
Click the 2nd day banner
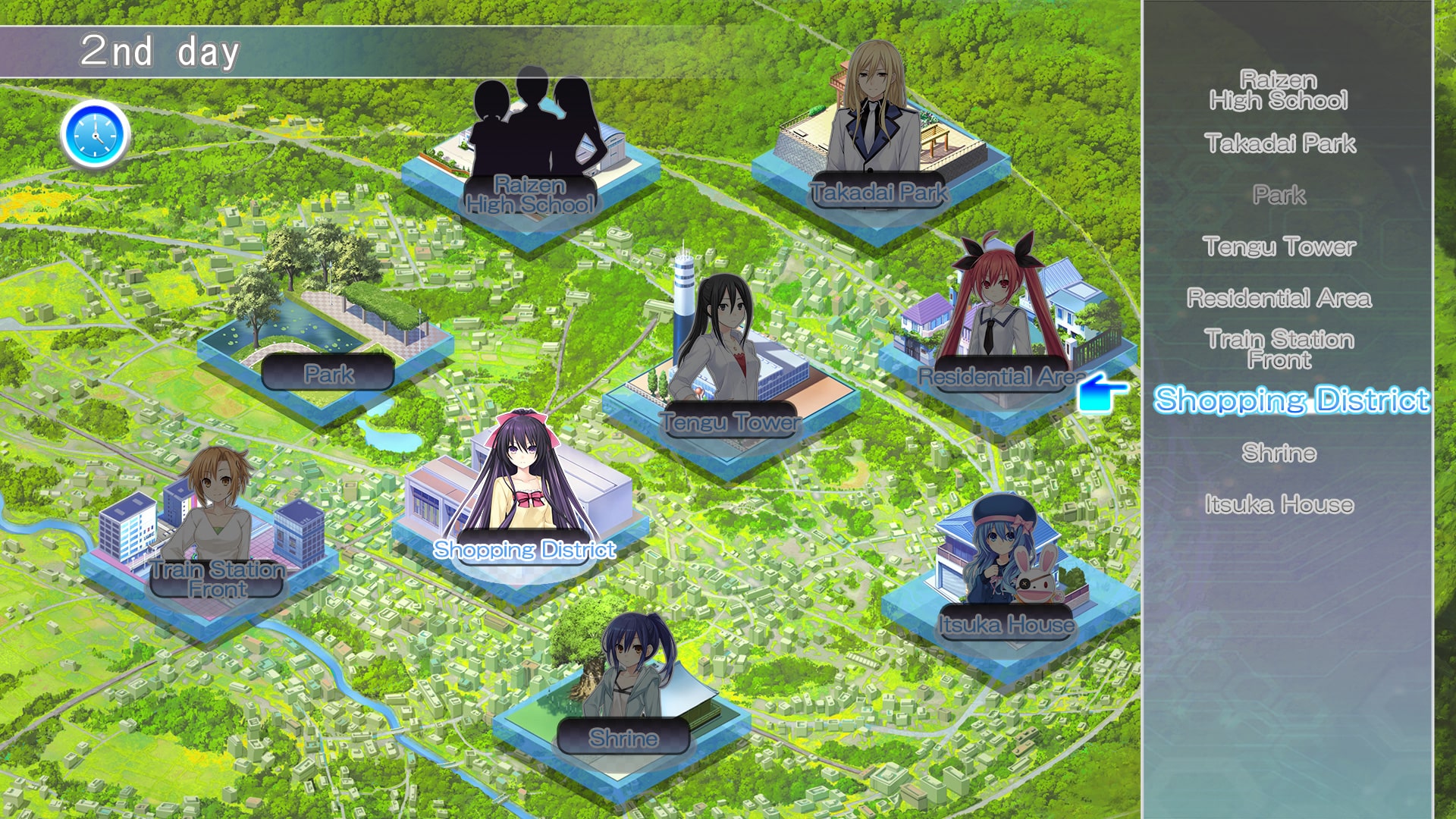[x=161, y=49]
